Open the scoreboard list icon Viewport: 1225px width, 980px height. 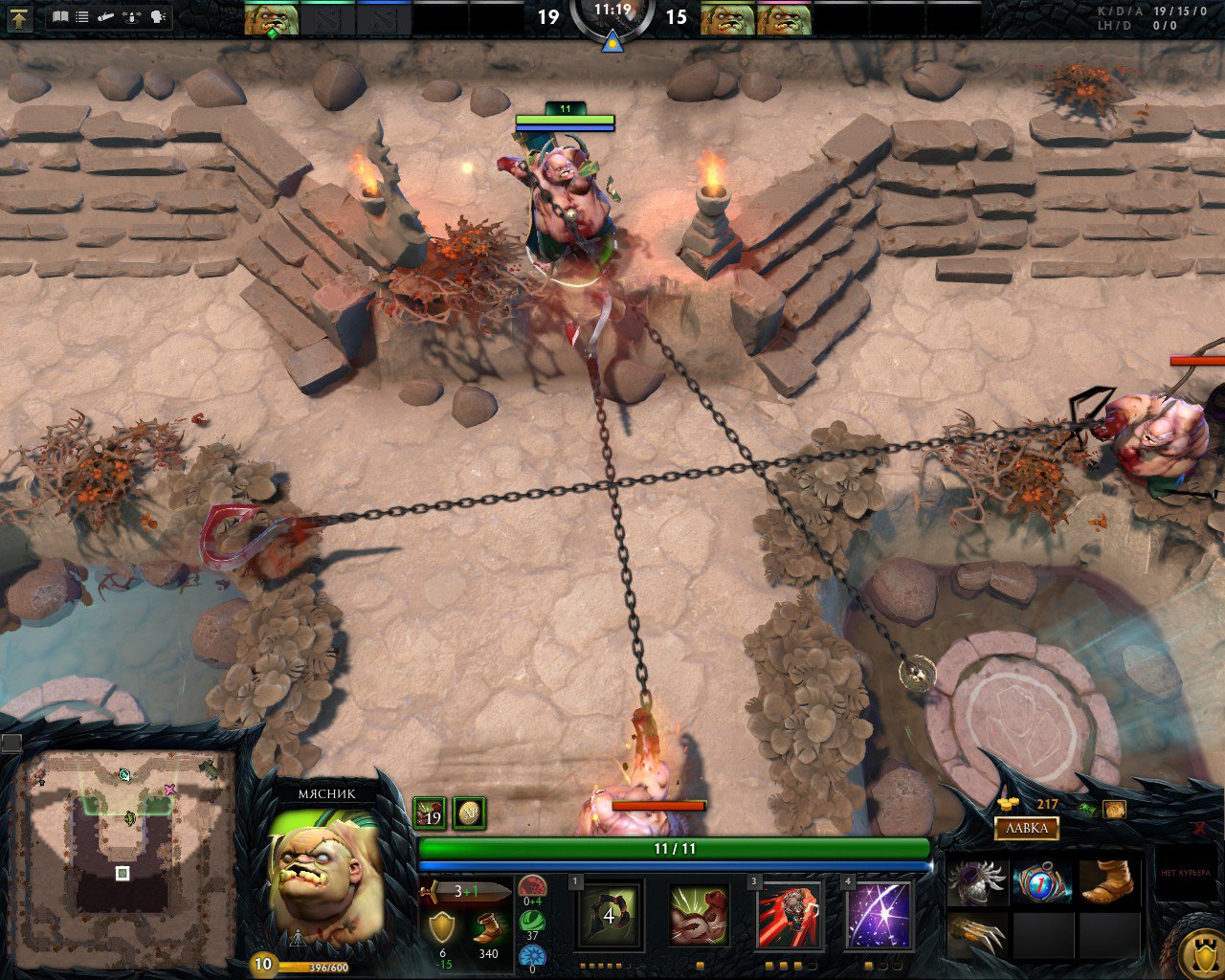coord(82,16)
